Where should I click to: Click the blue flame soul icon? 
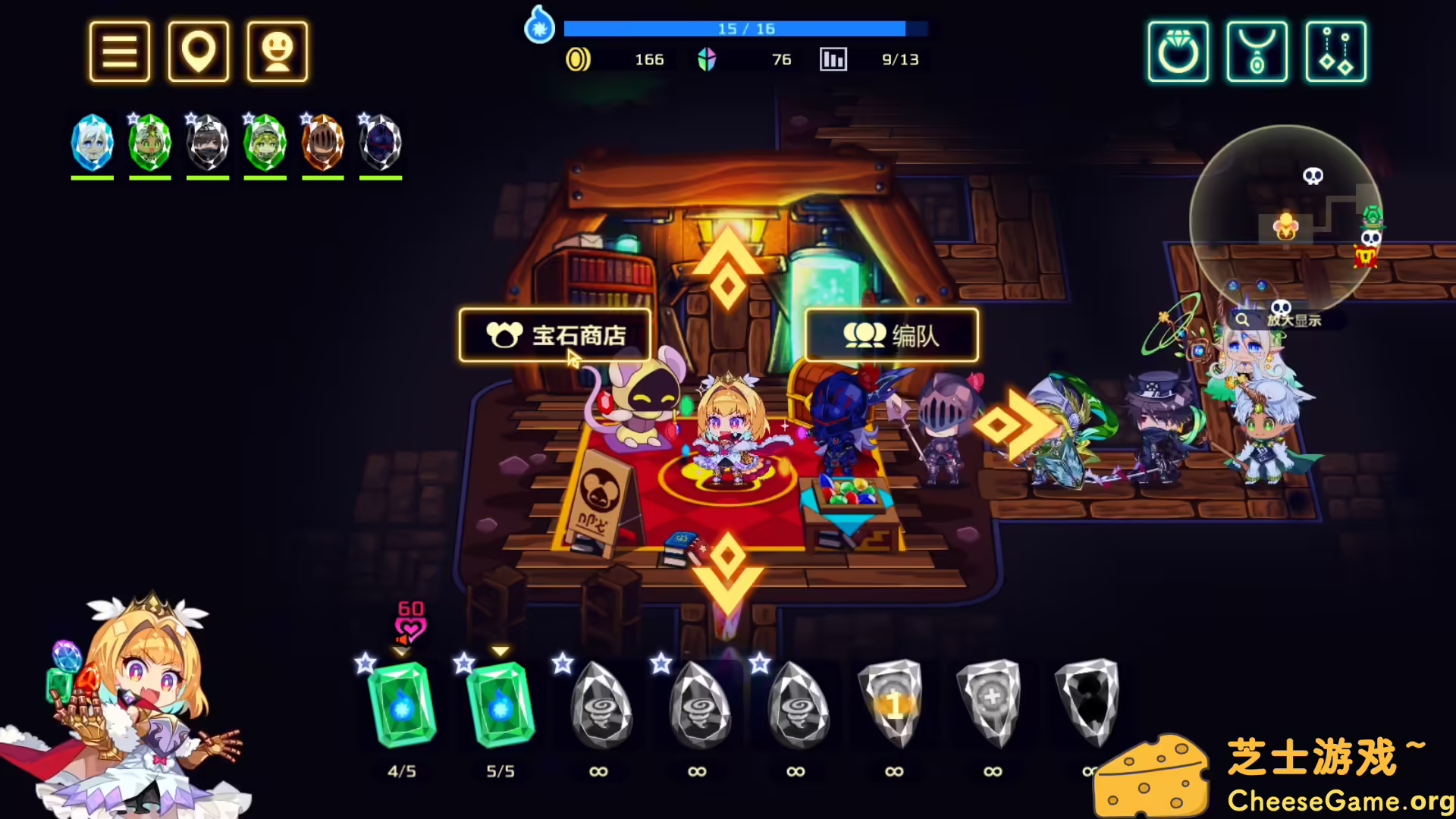click(x=539, y=26)
